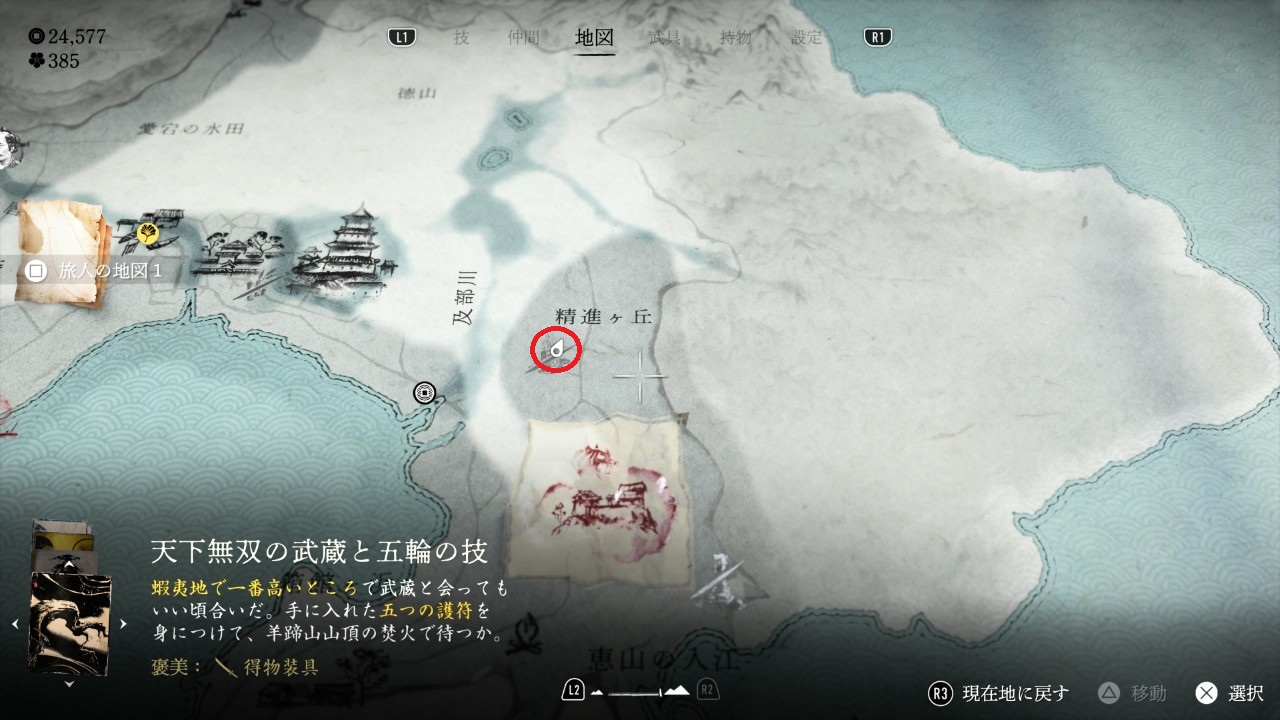Go to the 設定 (settings) tab

(x=807, y=38)
